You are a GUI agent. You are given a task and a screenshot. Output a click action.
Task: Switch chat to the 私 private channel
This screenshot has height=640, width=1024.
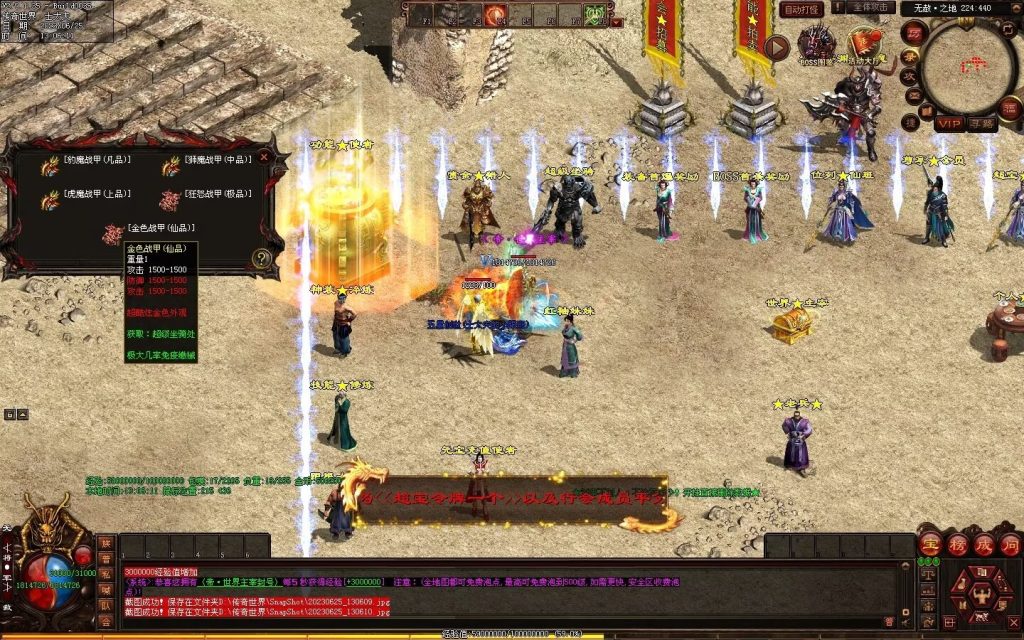point(105,575)
